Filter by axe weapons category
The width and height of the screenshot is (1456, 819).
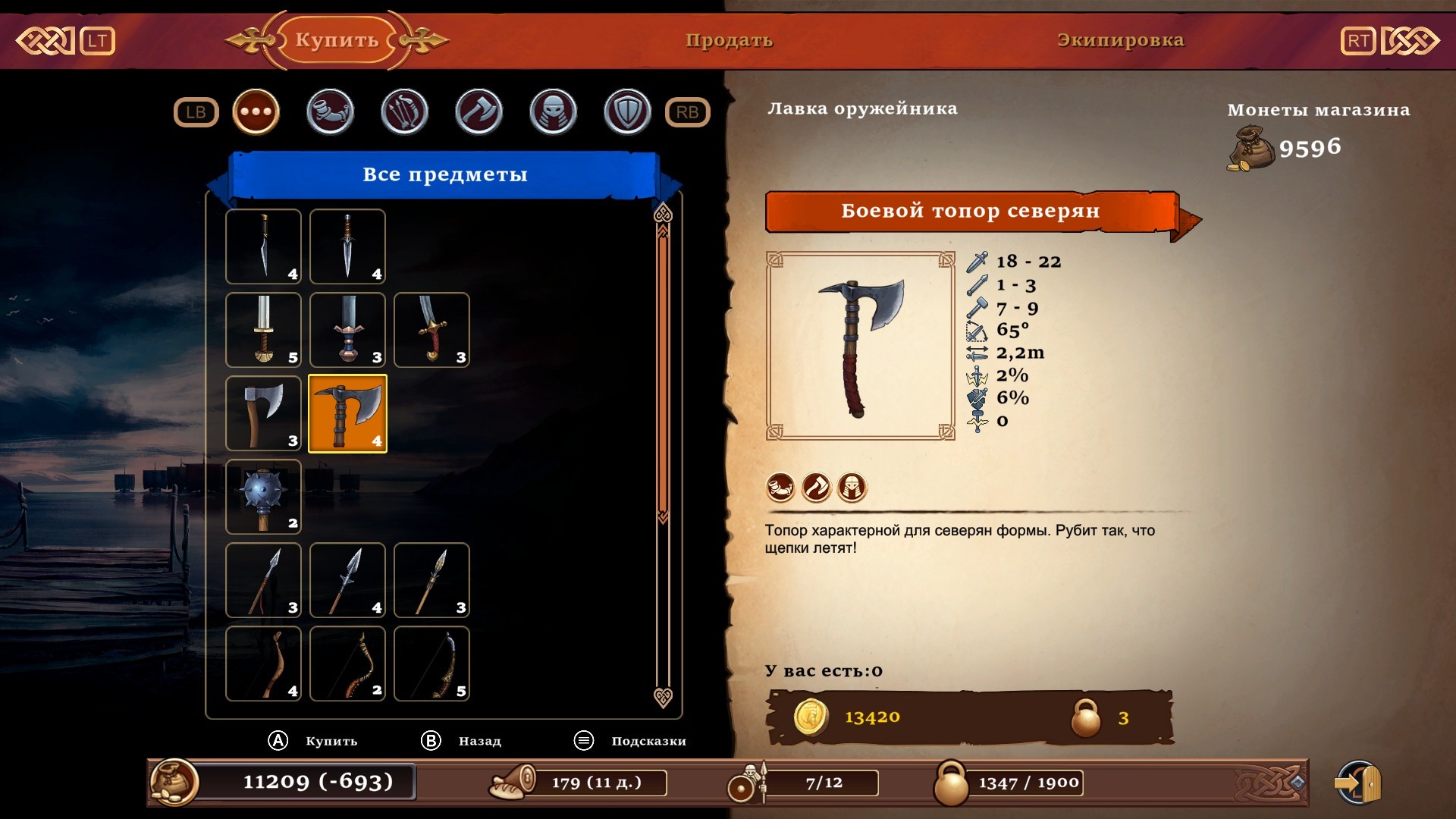(x=479, y=112)
